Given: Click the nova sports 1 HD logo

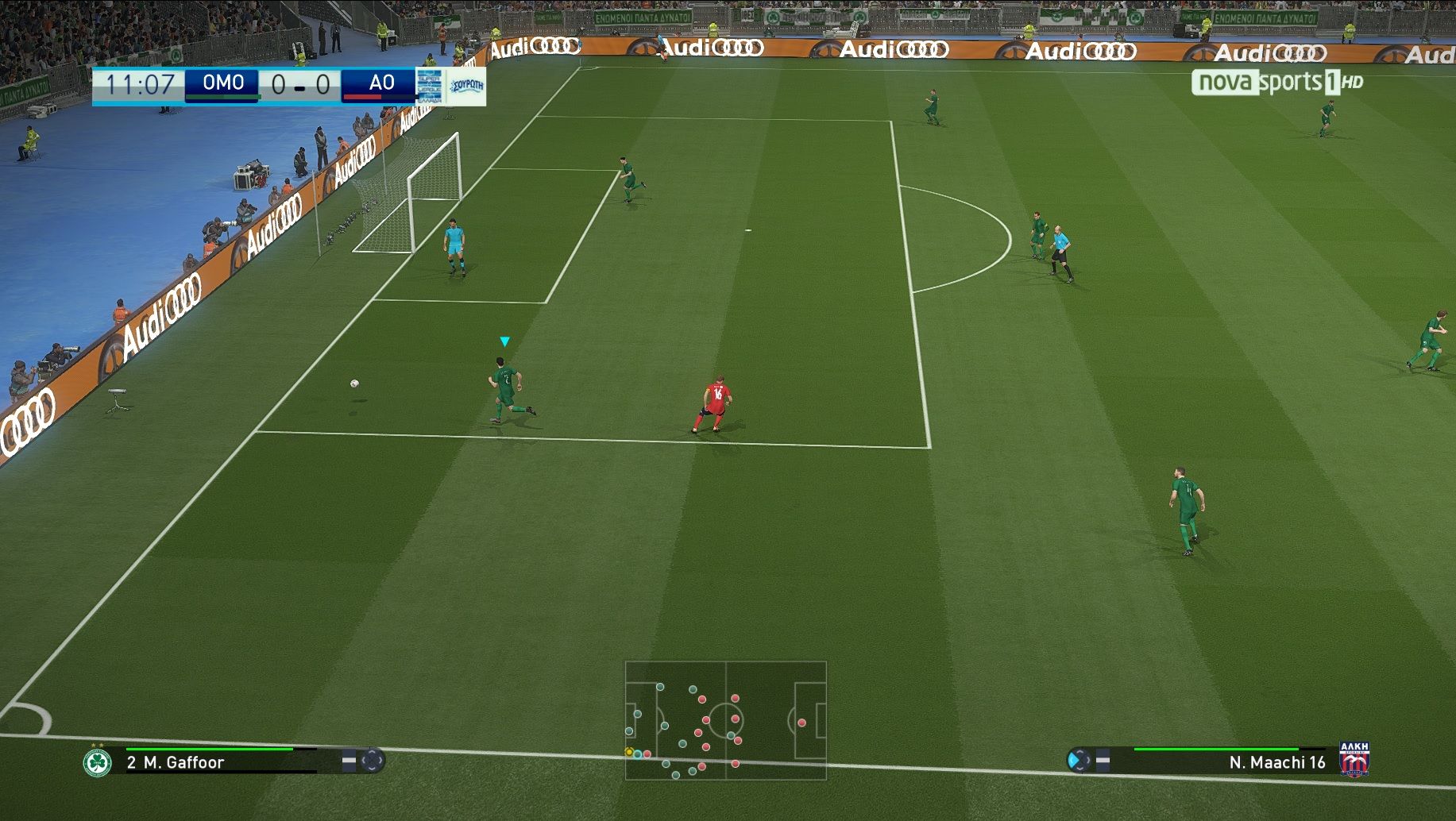Looking at the screenshot, I should tap(1276, 82).
